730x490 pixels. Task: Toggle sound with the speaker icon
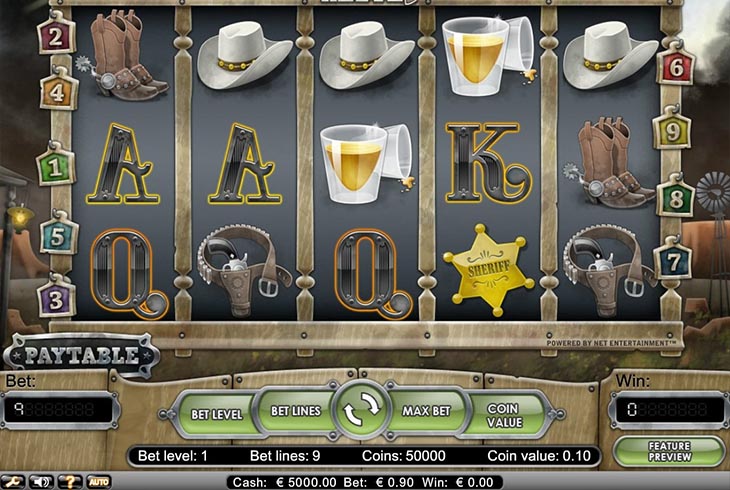[42, 481]
